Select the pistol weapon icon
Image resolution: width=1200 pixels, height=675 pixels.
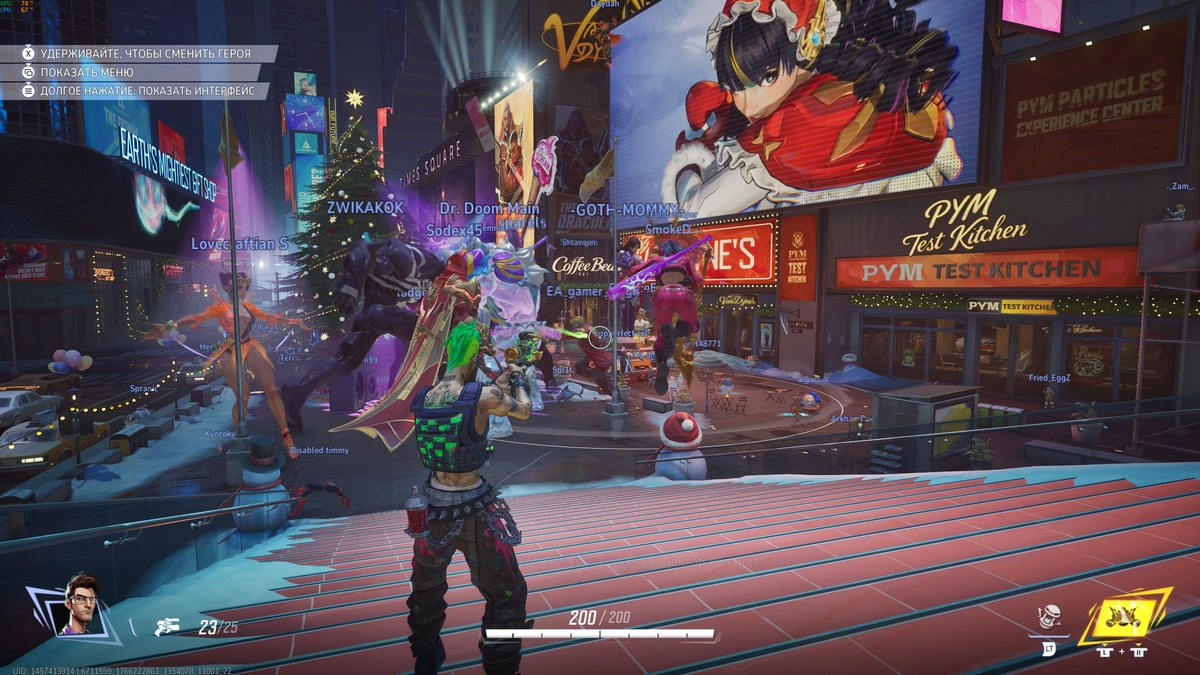click(168, 628)
